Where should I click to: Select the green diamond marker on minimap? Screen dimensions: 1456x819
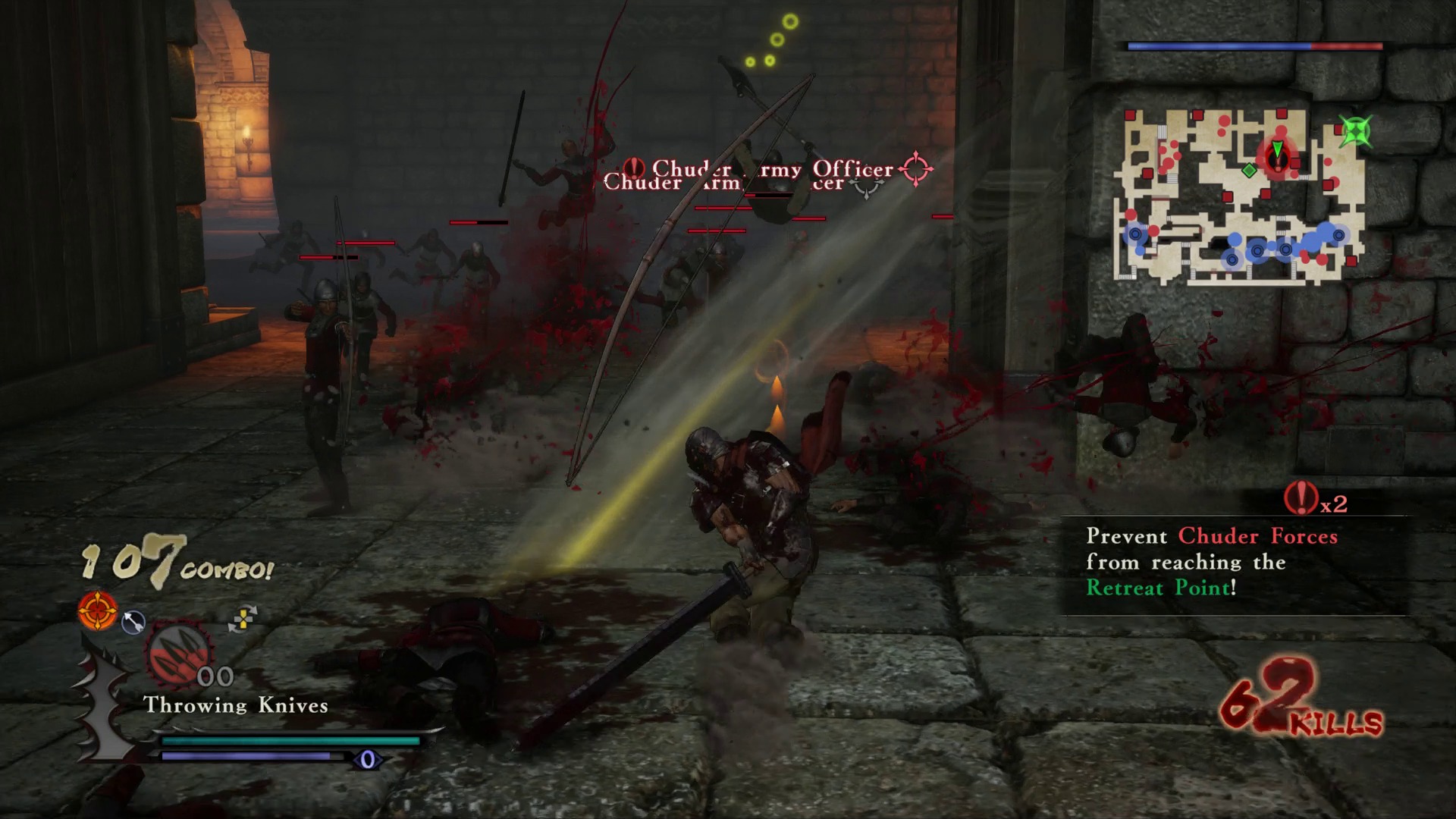1249,171
